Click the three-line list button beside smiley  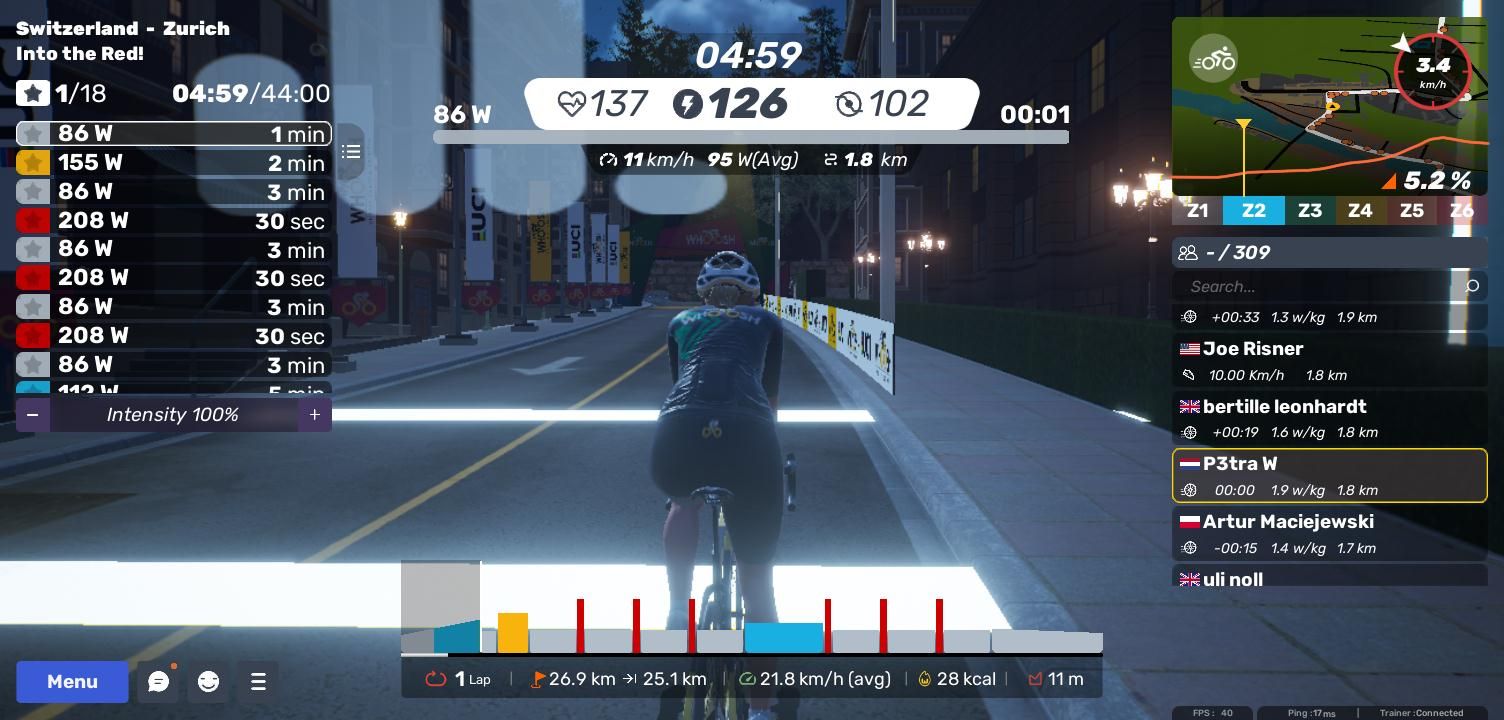pos(258,681)
